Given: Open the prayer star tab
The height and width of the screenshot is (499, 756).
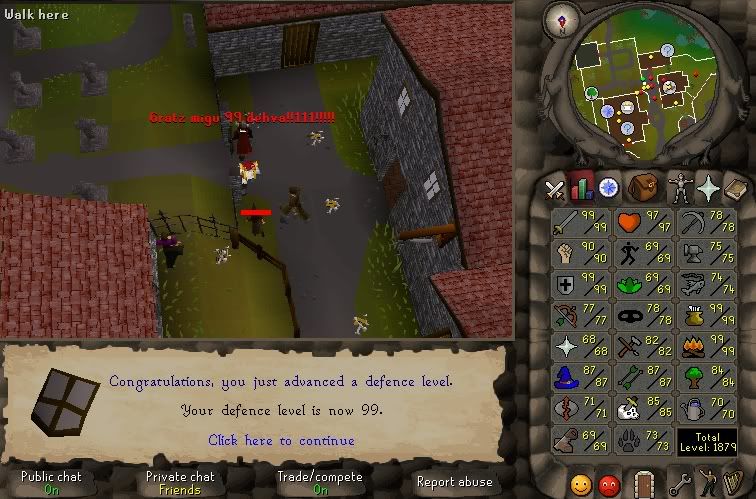Looking at the screenshot, I should coord(710,187).
